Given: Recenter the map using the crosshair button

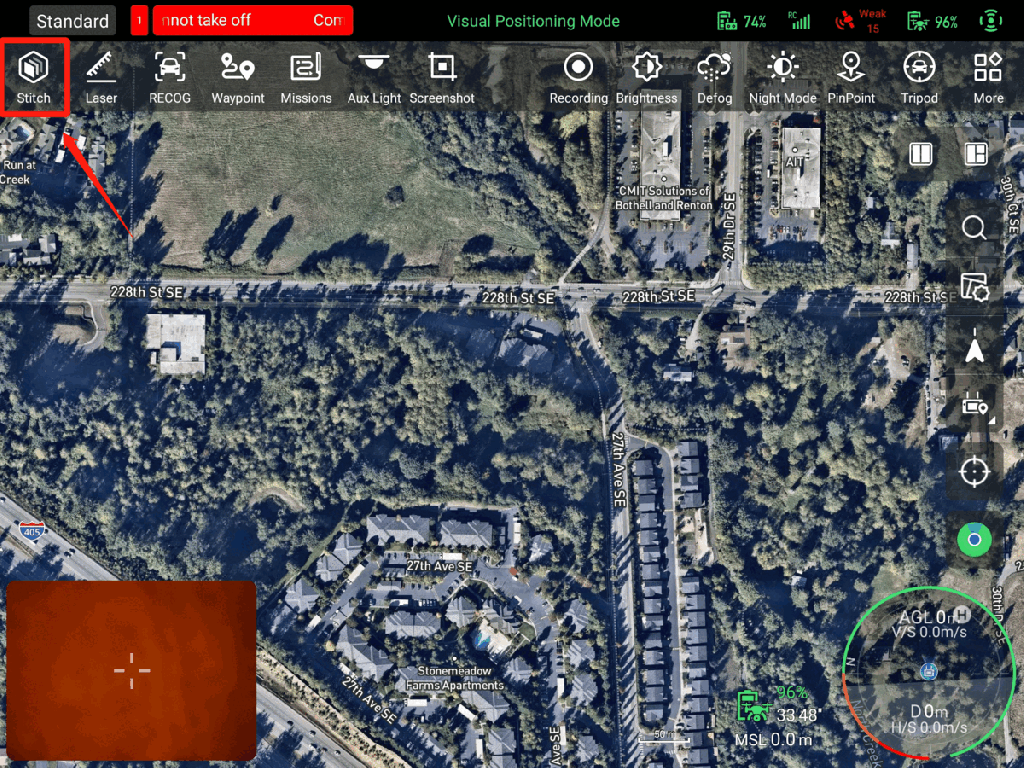Looking at the screenshot, I should point(974,471).
